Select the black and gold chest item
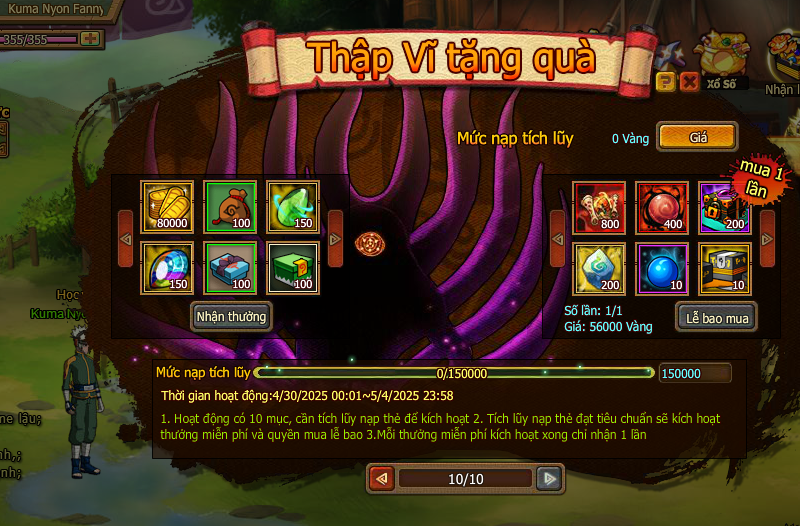Viewport: 800px width, 526px height. (725, 268)
